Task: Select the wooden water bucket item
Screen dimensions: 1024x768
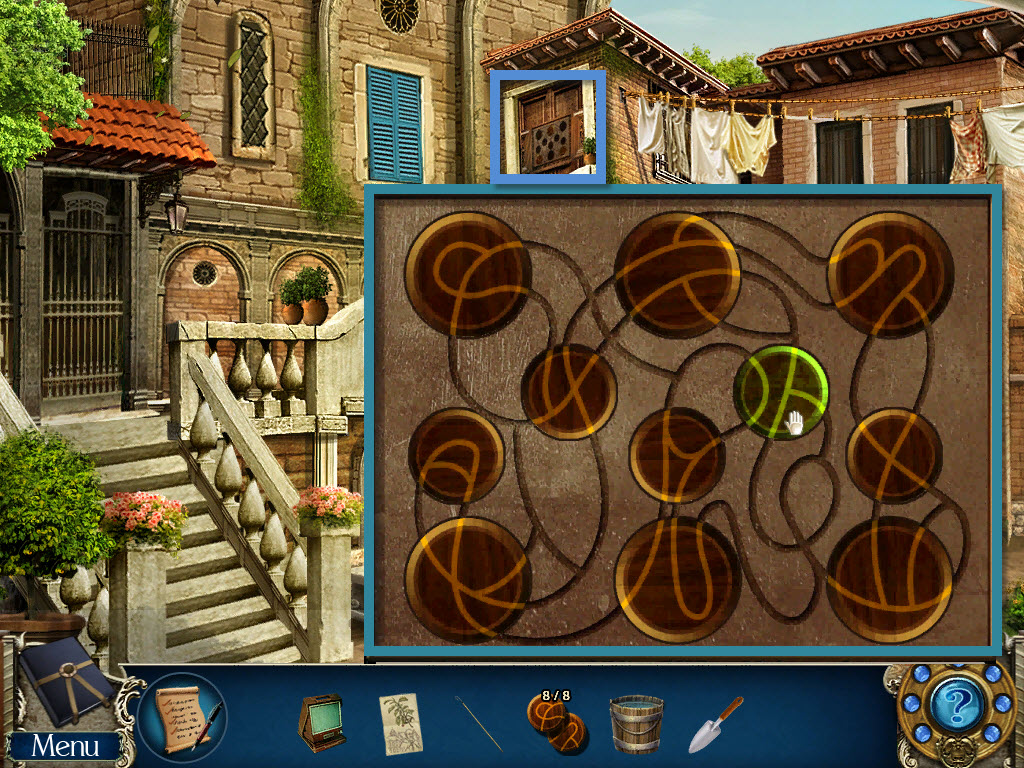Action: point(636,723)
